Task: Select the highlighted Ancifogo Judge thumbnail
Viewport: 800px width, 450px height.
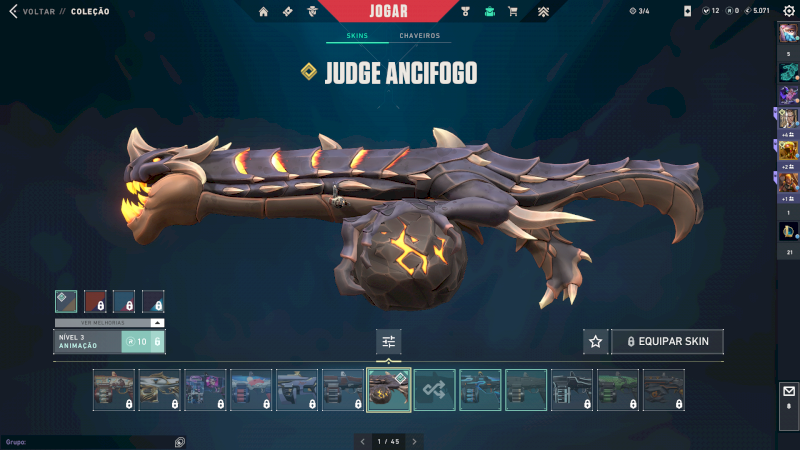Action: (x=389, y=390)
